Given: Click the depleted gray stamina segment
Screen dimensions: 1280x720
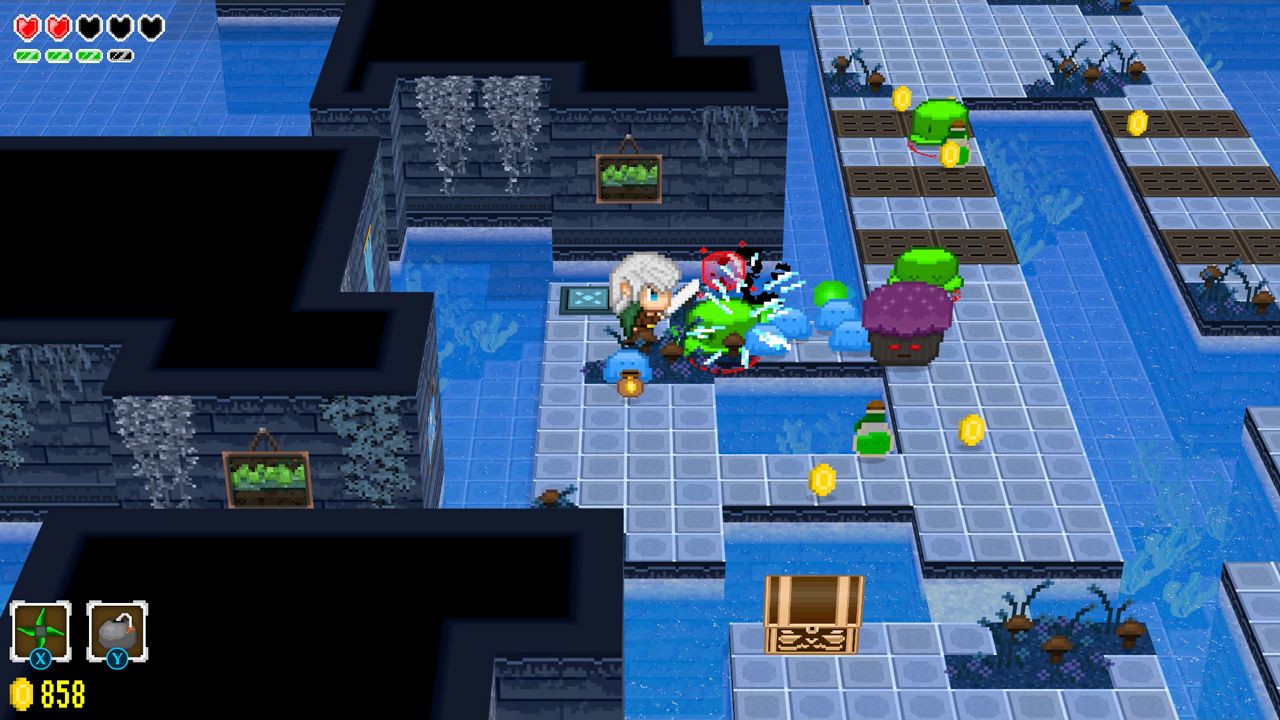Looking at the screenshot, I should point(121,55).
